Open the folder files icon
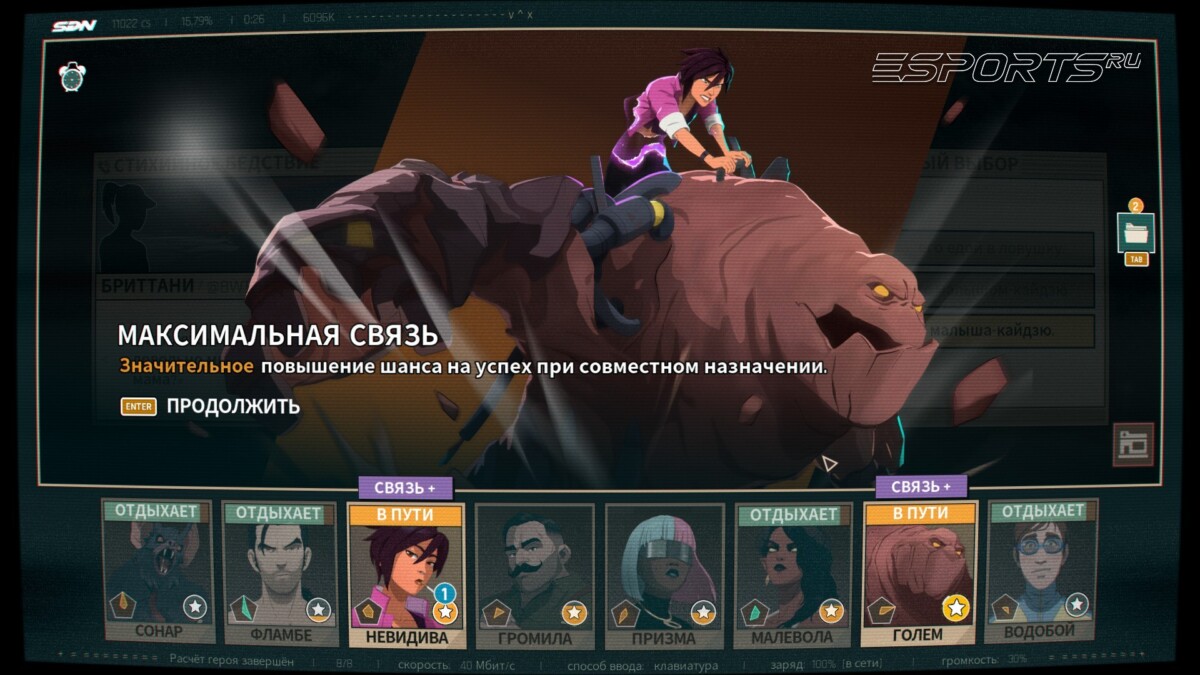Screen dimensions: 1200x675 1136,234
